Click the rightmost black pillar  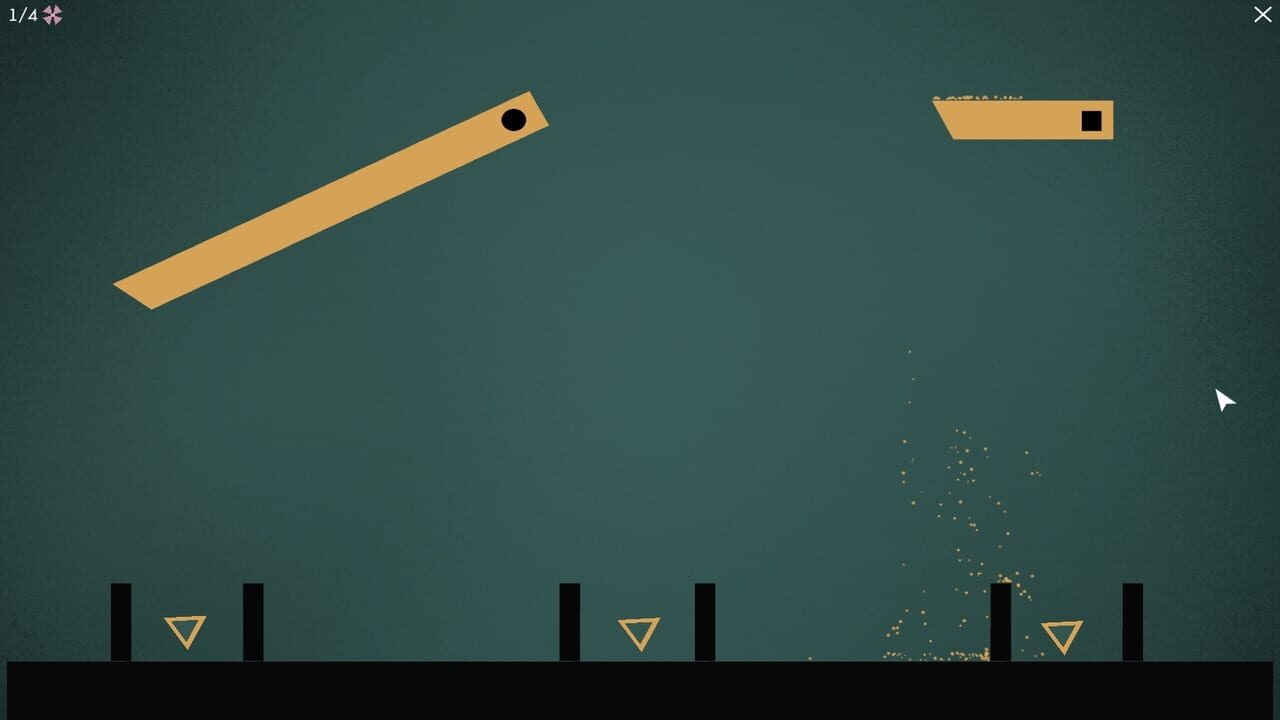[1135, 622]
